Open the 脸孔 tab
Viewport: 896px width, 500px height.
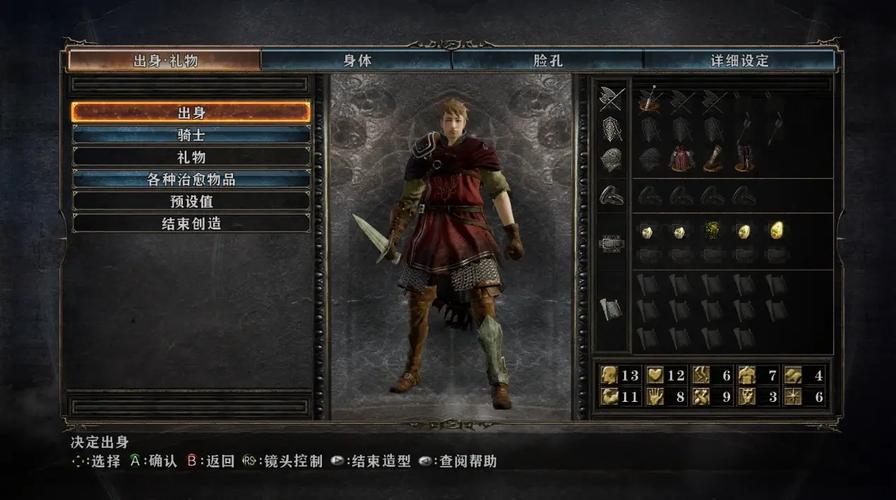pos(548,60)
